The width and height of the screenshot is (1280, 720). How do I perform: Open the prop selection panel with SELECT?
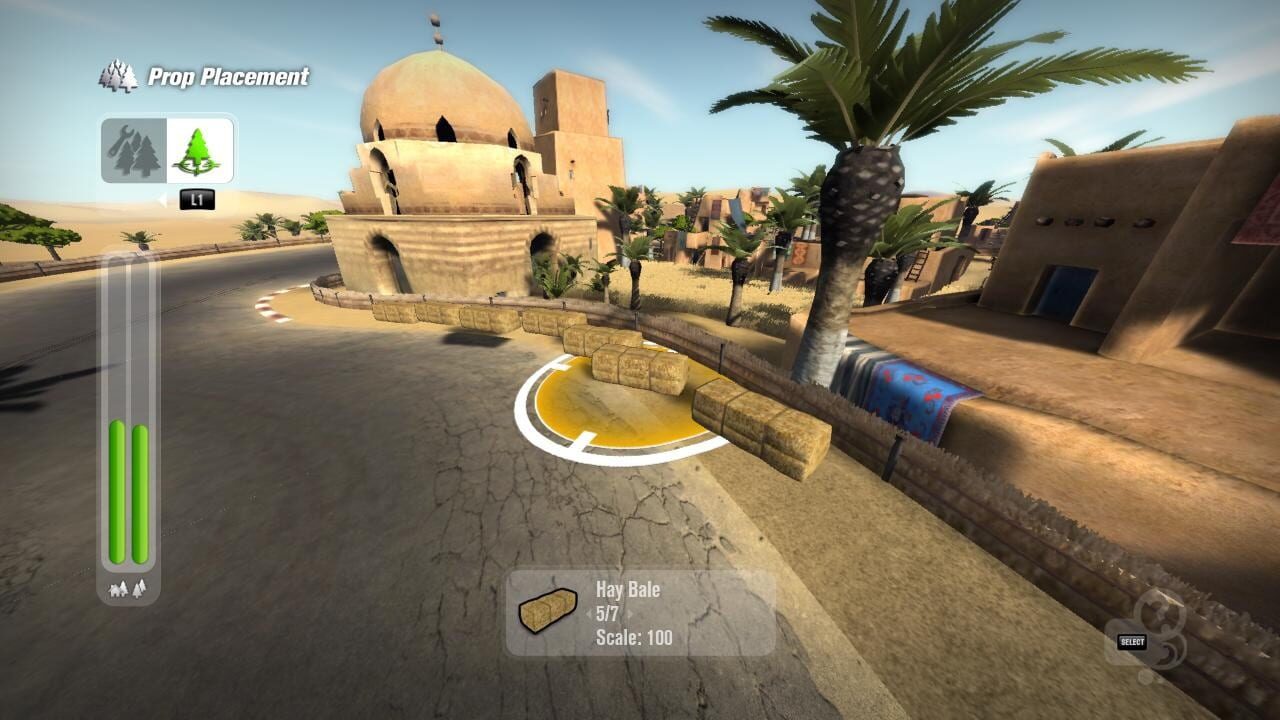click(x=1131, y=643)
